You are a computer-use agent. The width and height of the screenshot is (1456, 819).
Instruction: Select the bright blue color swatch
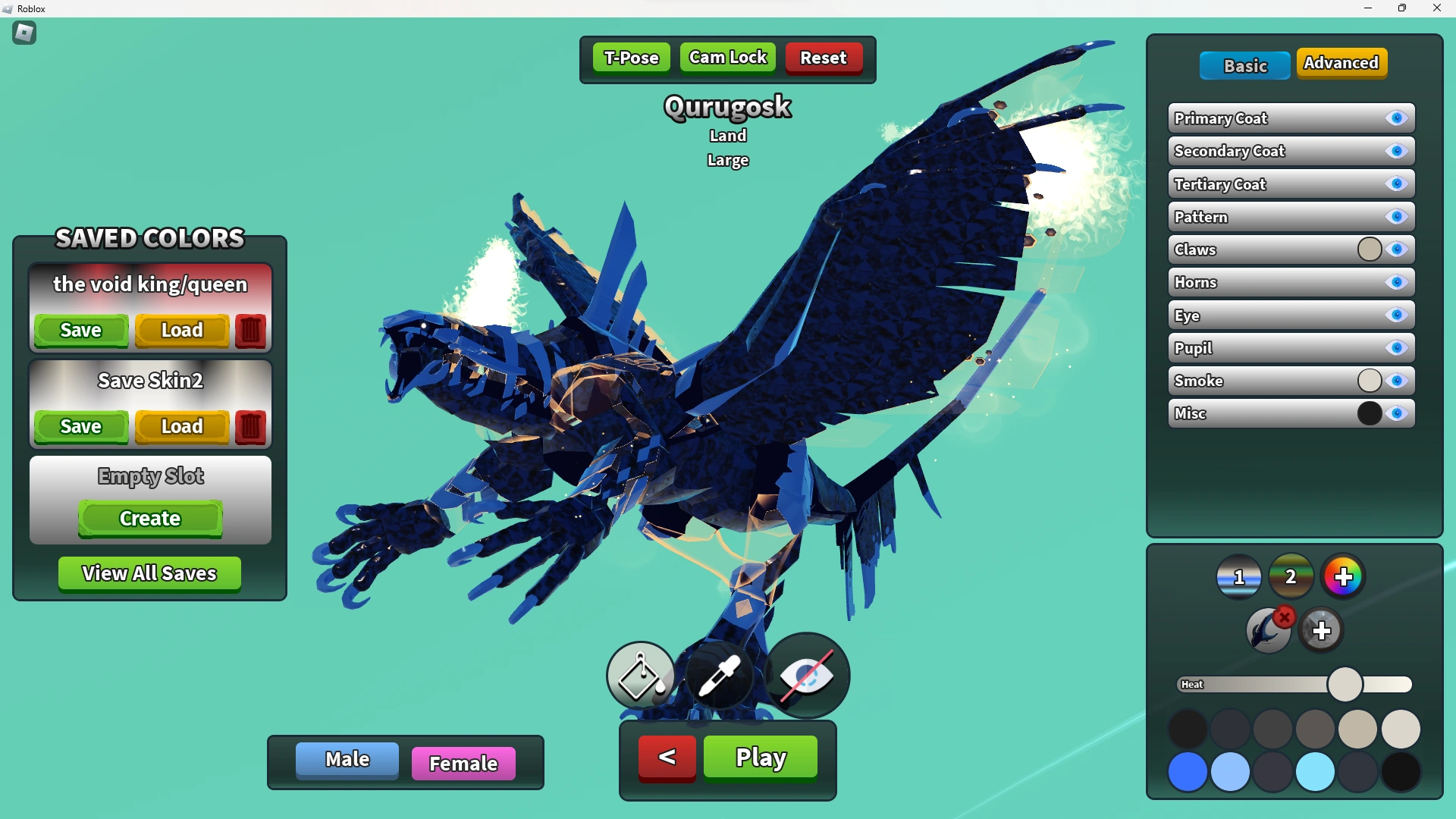click(x=1188, y=772)
